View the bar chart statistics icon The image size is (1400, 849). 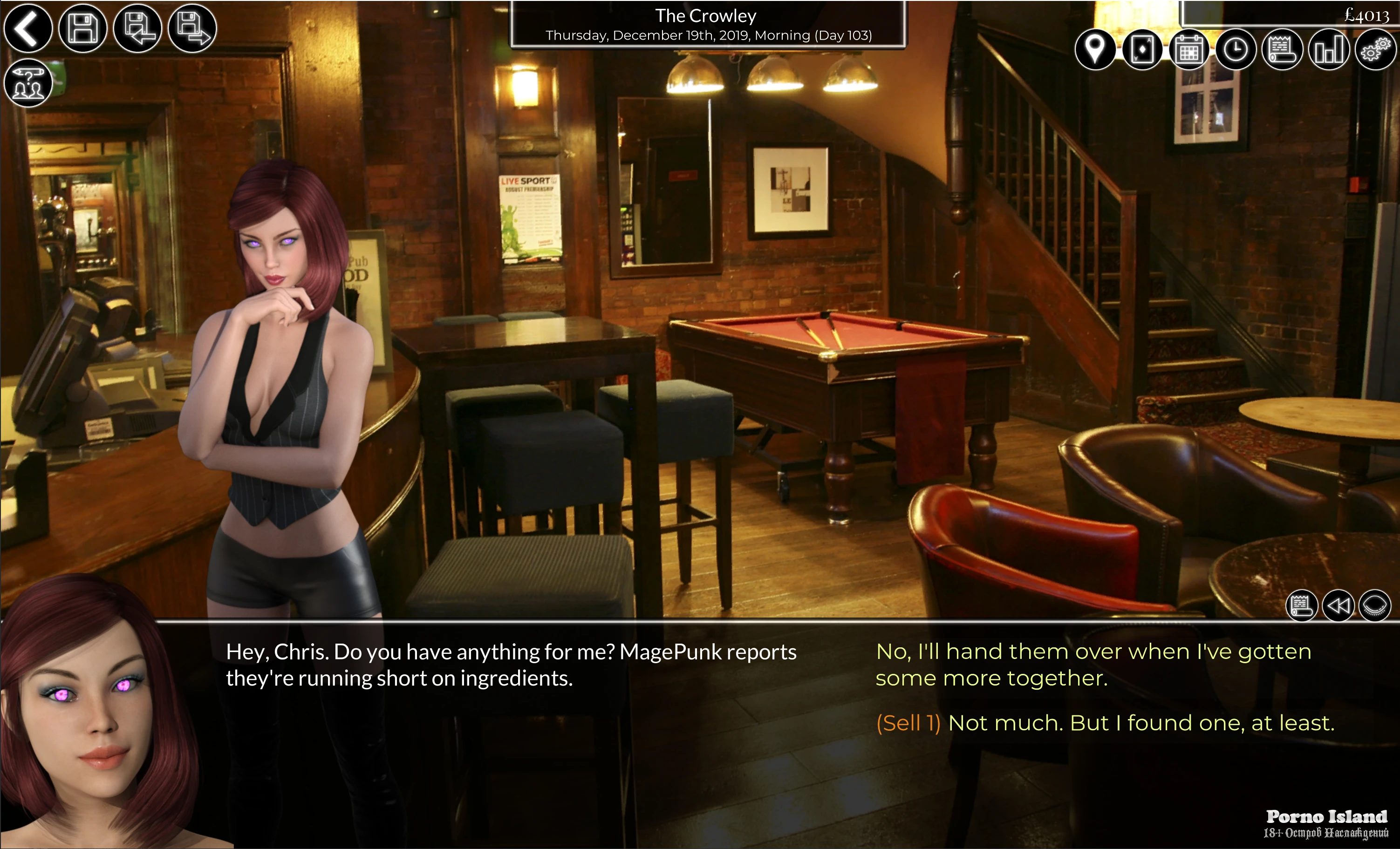pos(1328,50)
